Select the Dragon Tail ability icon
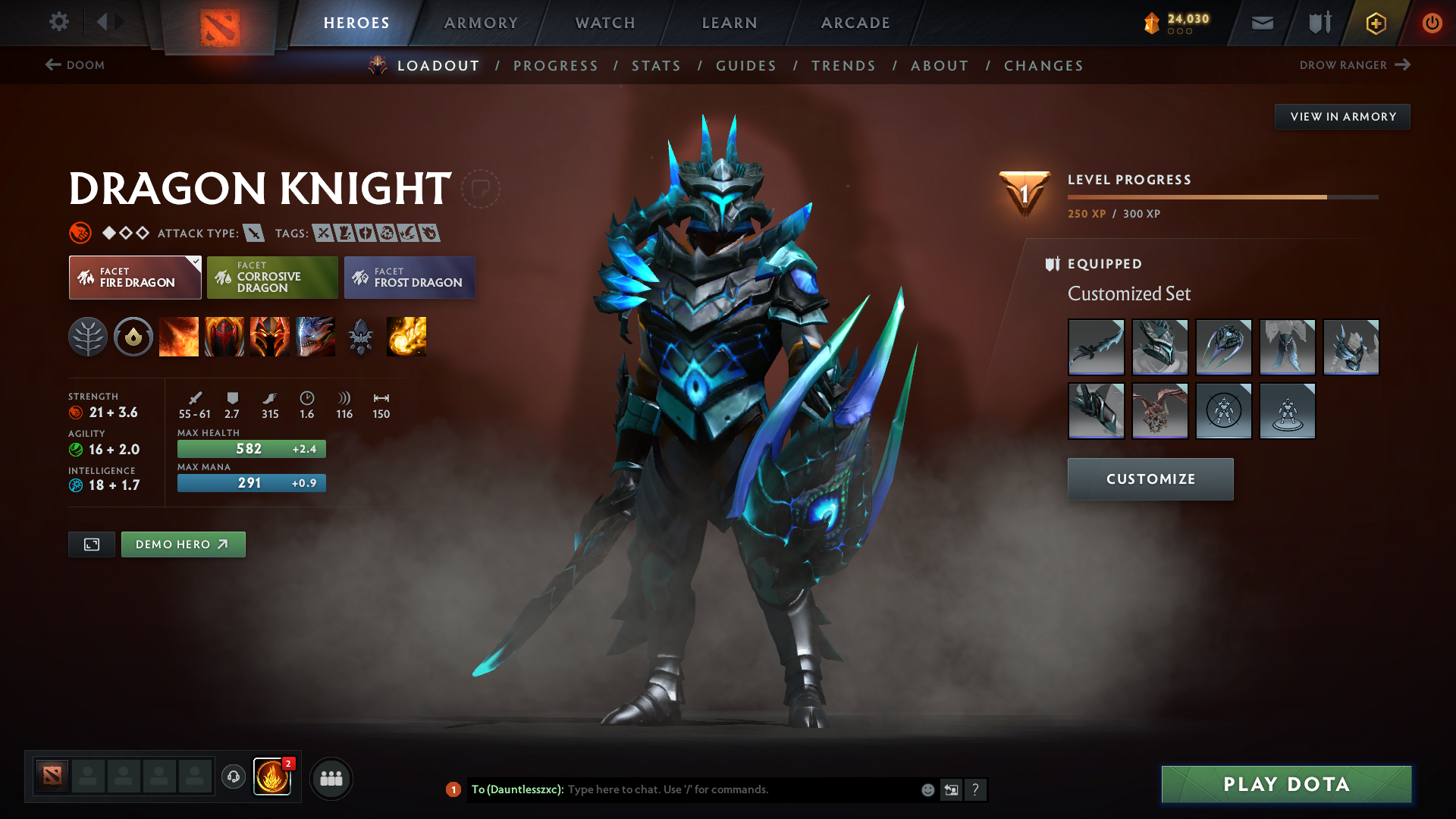Viewport: 1456px width, 819px height. click(x=224, y=337)
